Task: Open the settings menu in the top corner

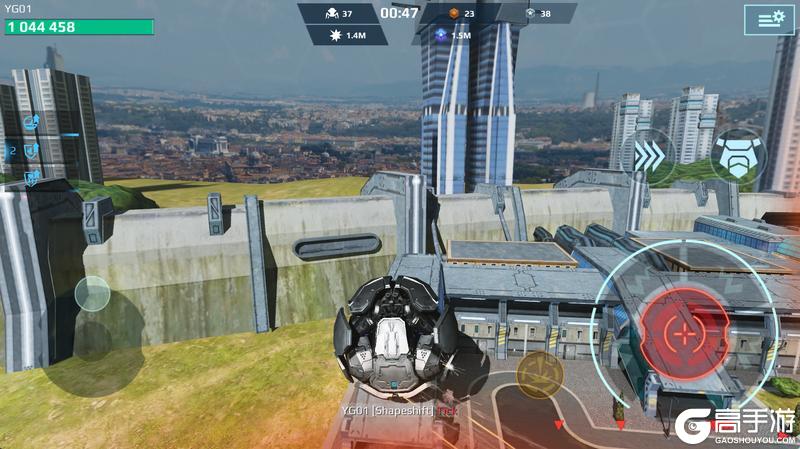Action: [x=769, y=19]
